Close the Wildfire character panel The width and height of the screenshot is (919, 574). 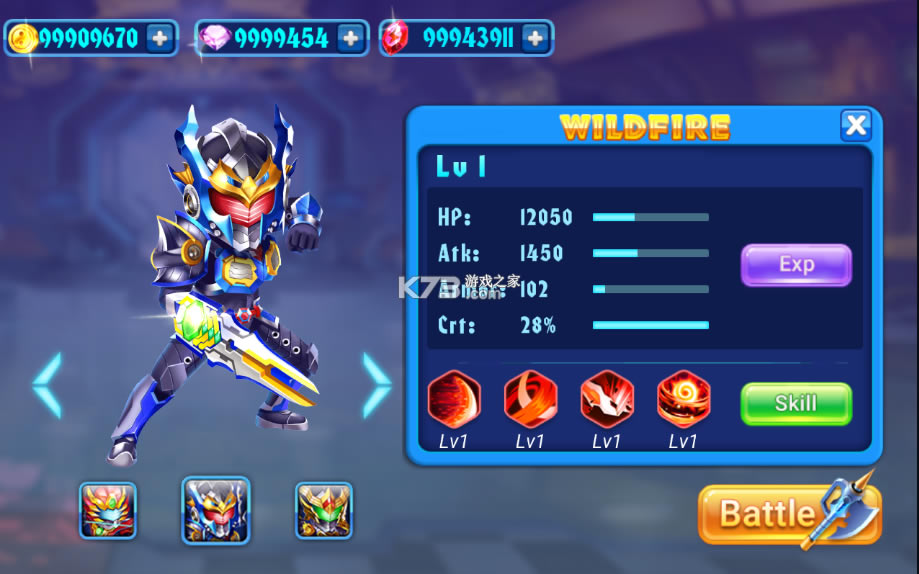(x=856, y=125)
